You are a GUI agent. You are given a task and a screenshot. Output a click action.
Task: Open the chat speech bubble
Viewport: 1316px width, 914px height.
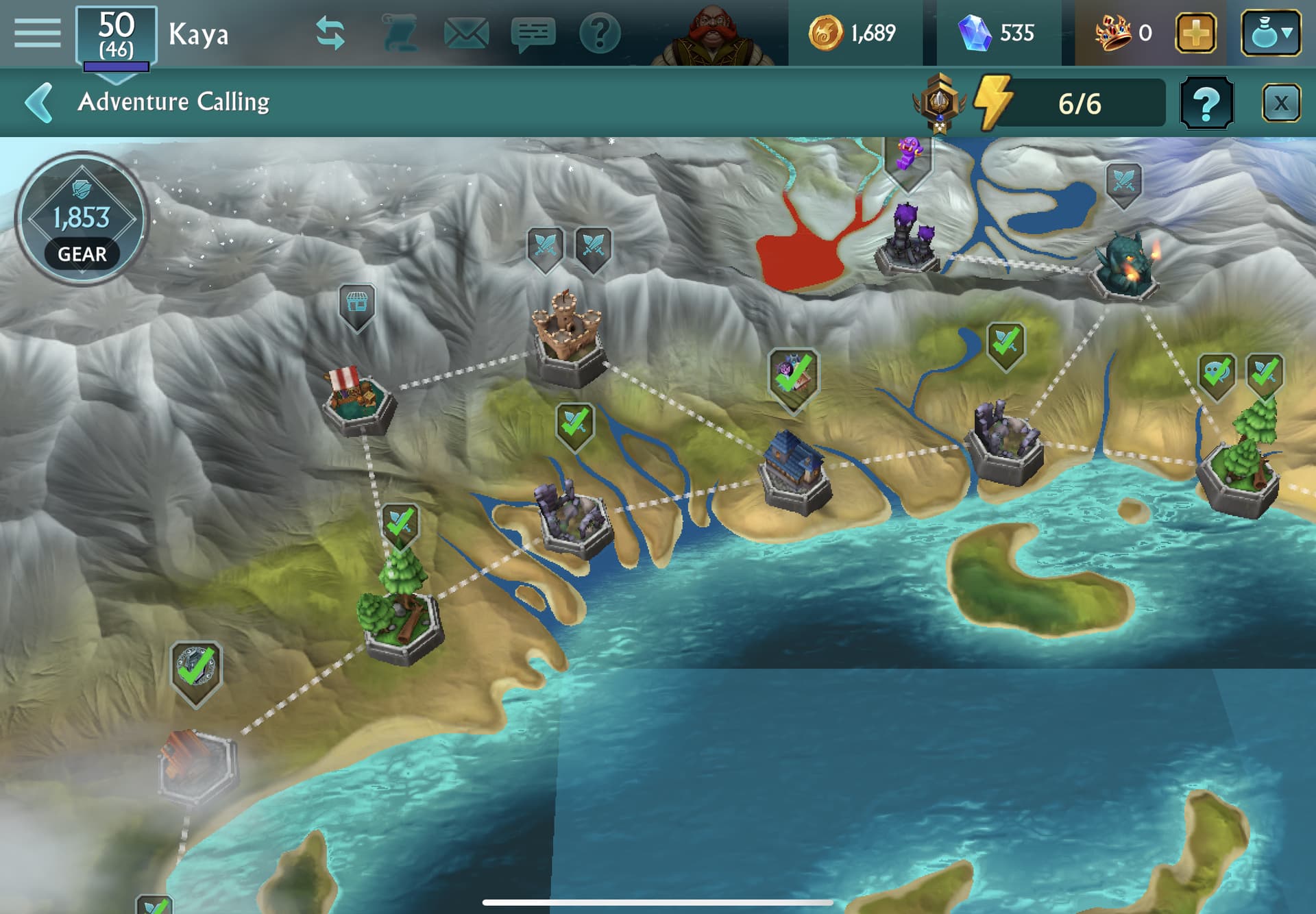point(533,33)
